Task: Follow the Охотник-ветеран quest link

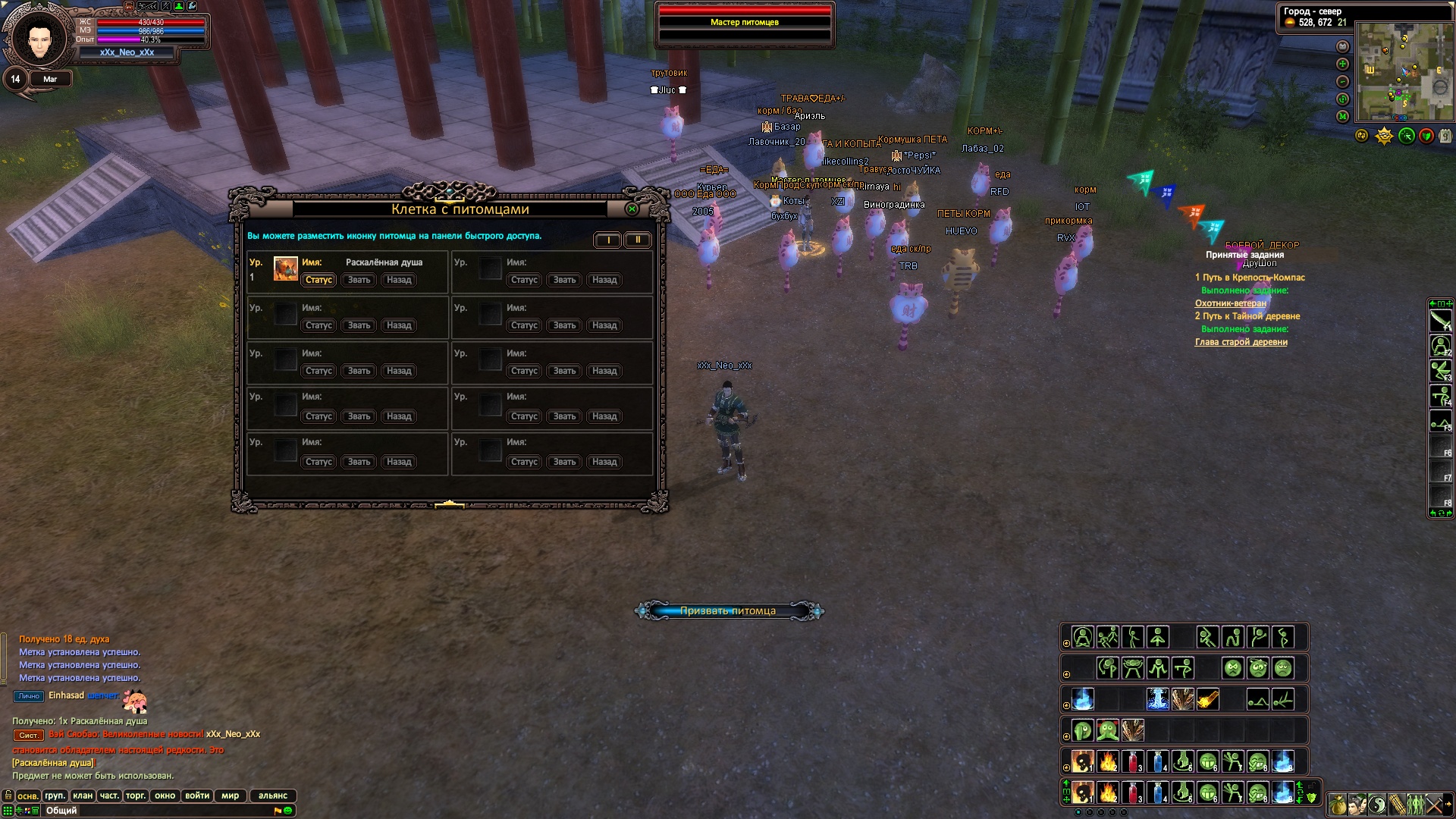Action: pyautogui.click(x=1230, y=303)
